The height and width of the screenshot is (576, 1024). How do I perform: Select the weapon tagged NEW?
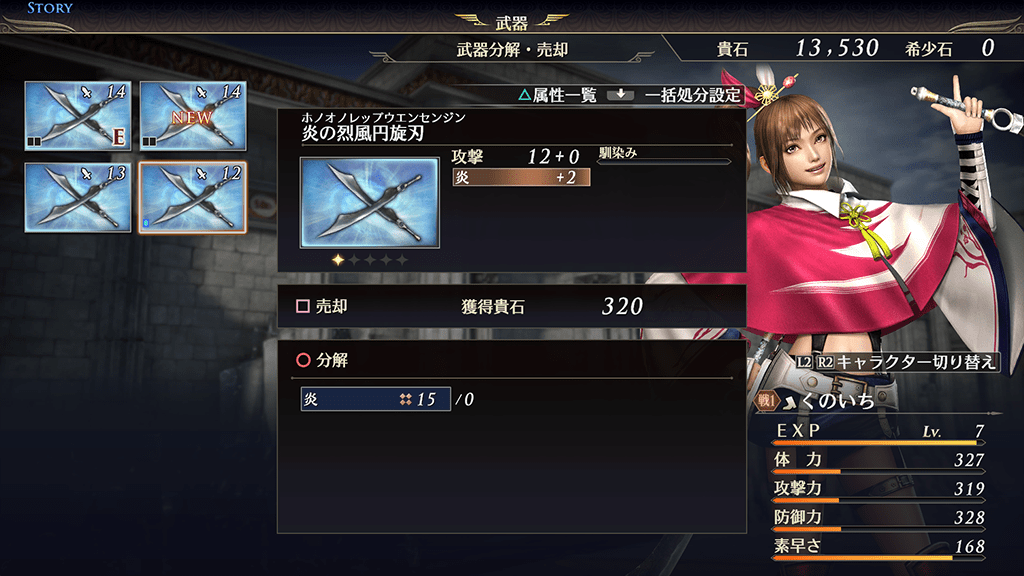click(193, 115)
